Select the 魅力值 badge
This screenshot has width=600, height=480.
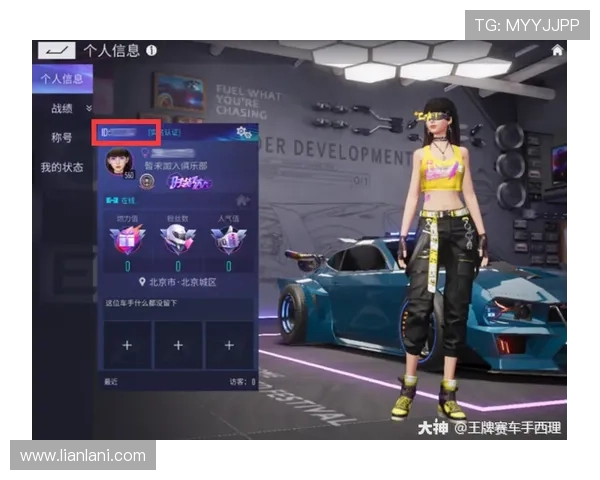click(x=127, y=241)
